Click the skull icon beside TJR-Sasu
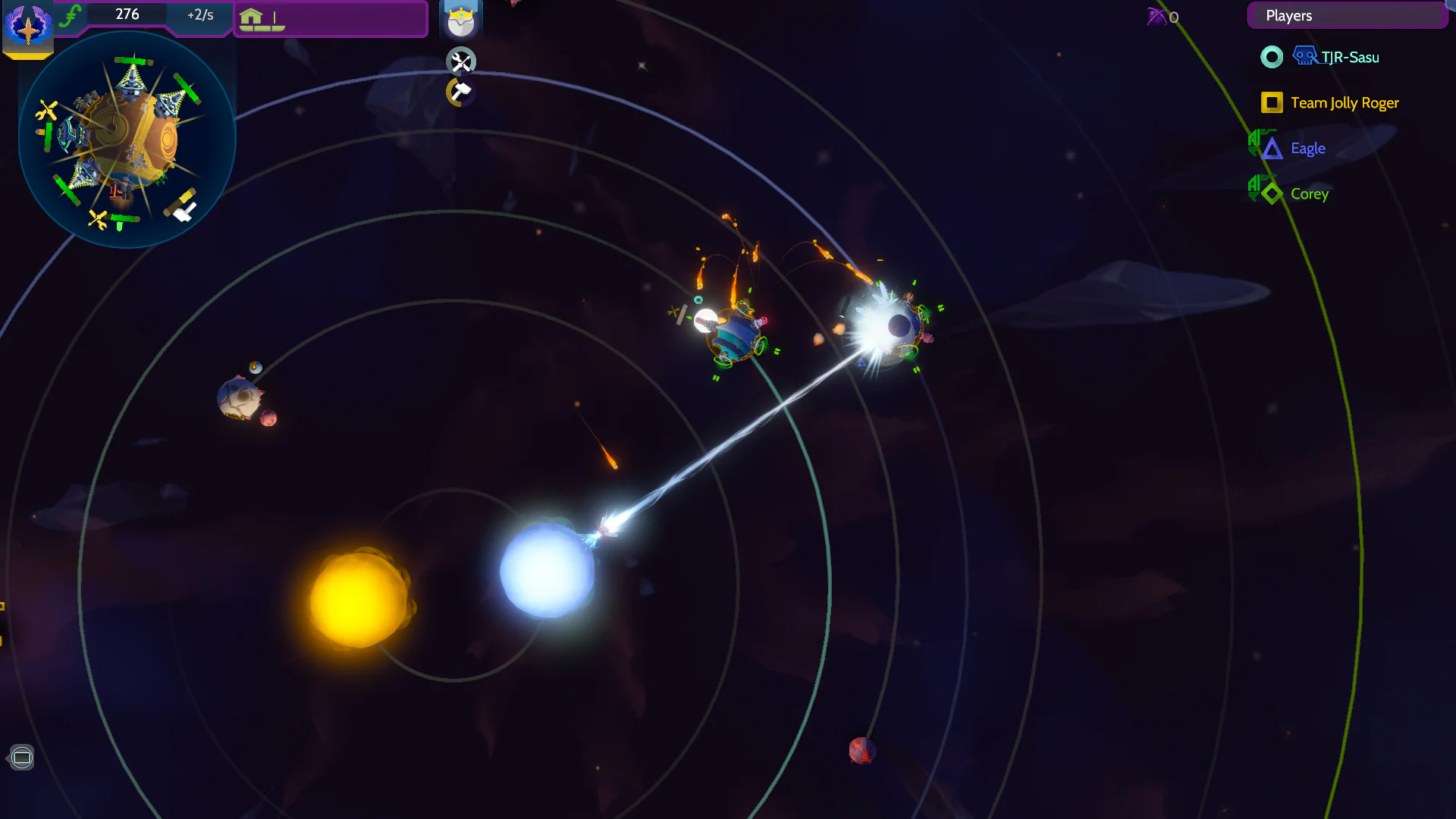Image resolution: width=1456 pixels, height=819 pixels. click(1304, 55)
